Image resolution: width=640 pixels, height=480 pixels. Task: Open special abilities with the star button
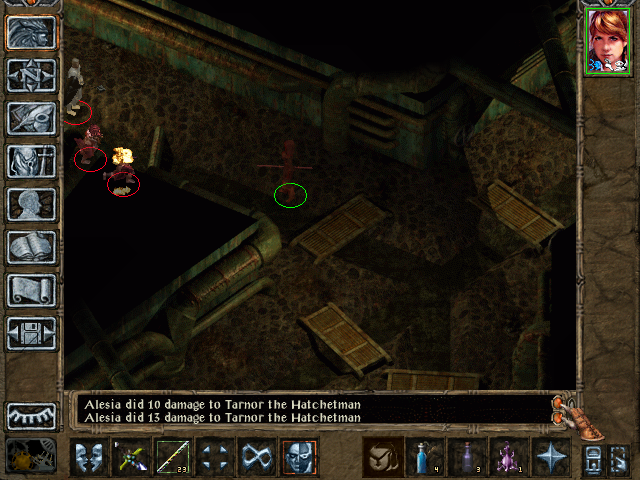coord(551,457)
